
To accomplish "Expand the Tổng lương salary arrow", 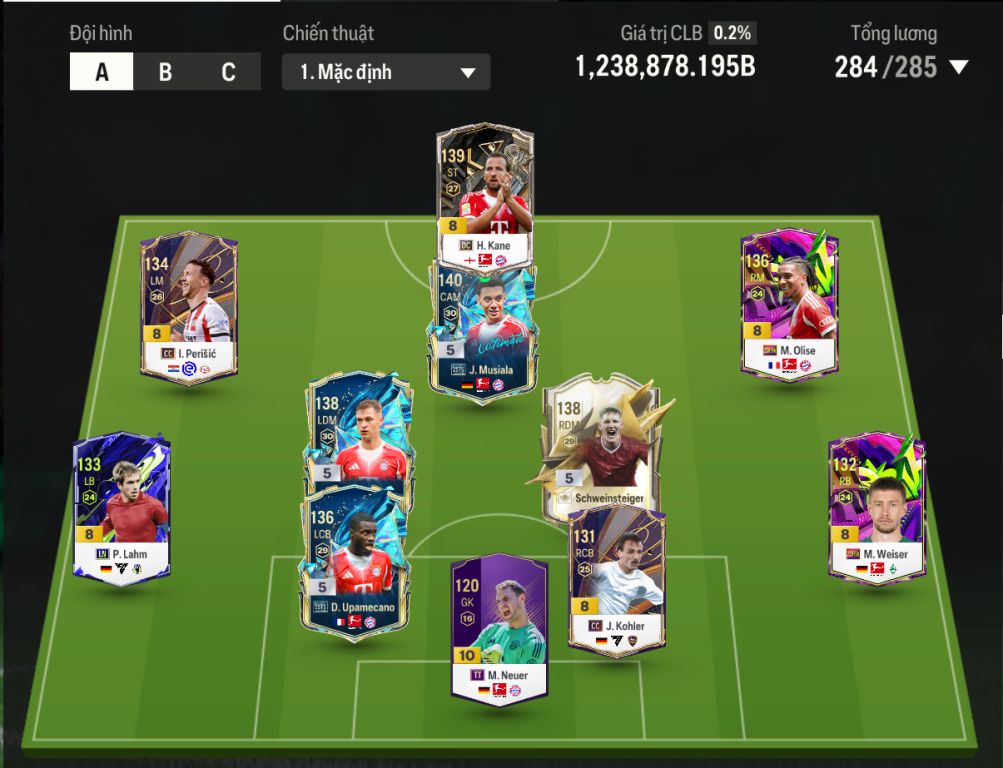I will pos(958,68).
